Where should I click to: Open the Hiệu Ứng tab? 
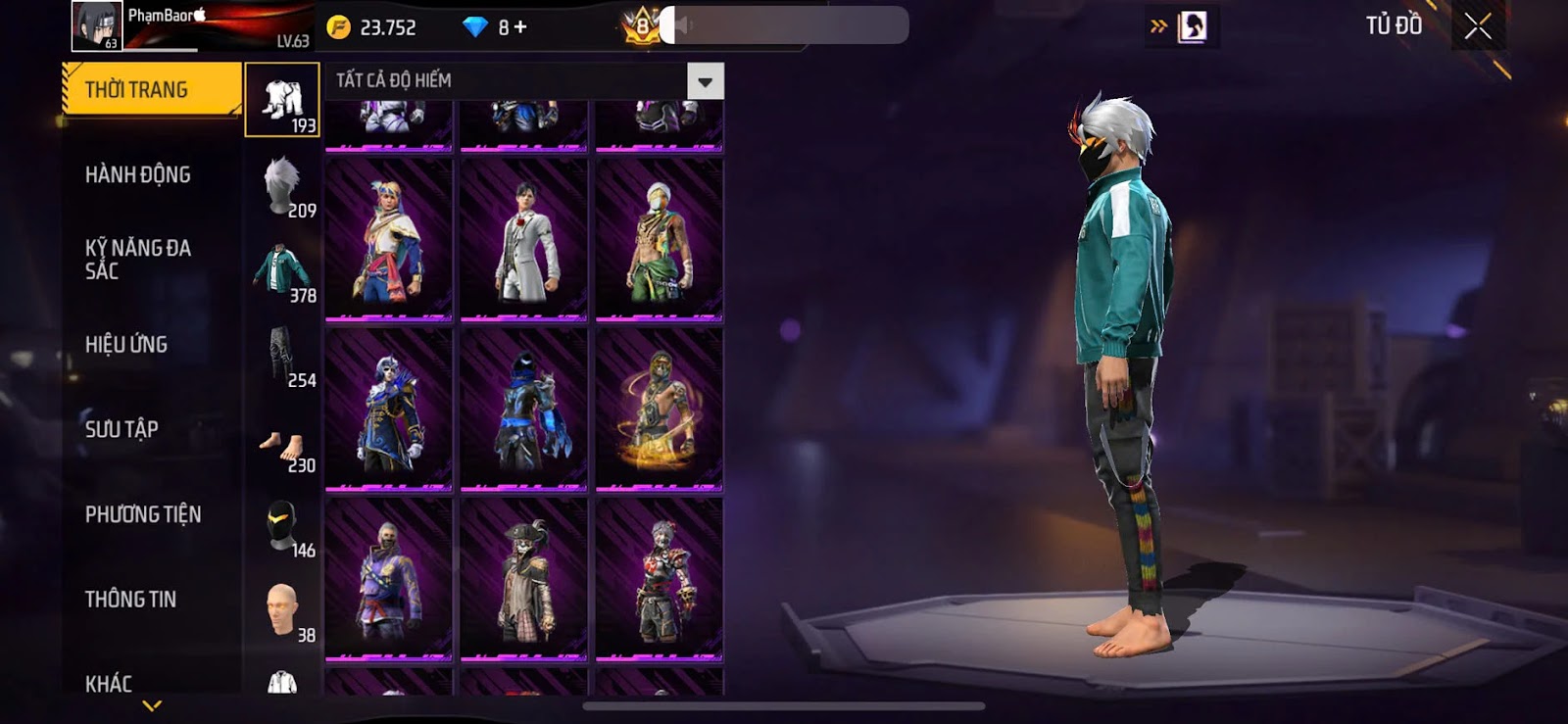(126, 345)
